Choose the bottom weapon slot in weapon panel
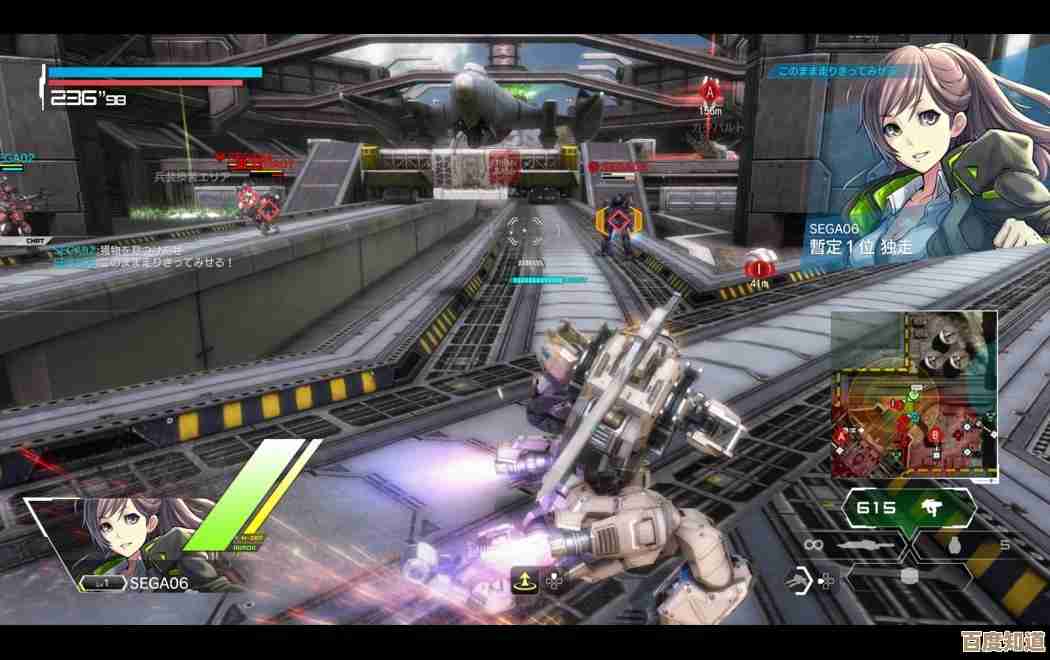 [x=907, y=577]
